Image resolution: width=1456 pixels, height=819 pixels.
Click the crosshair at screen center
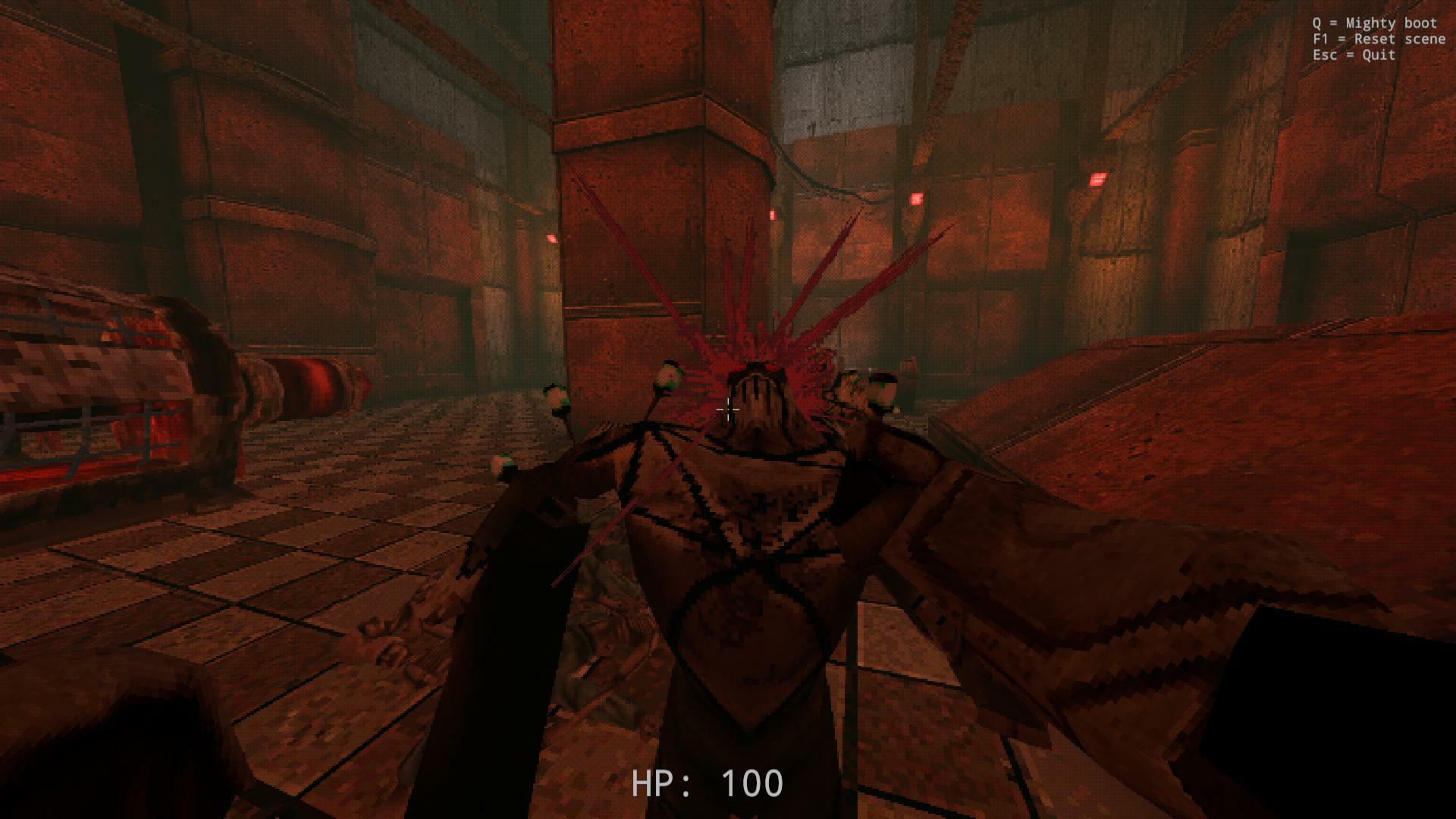728,409
